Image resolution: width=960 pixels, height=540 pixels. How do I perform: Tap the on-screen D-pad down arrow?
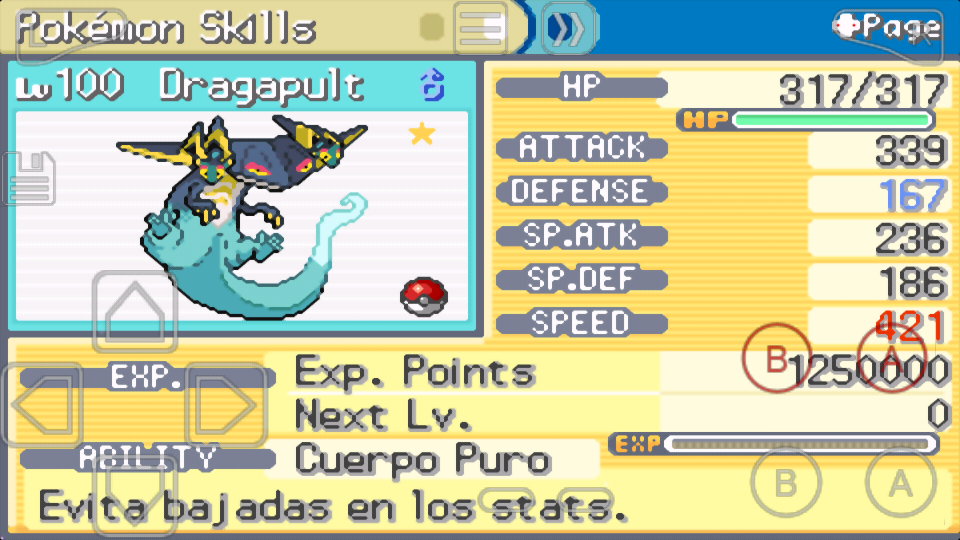[135, 497]
